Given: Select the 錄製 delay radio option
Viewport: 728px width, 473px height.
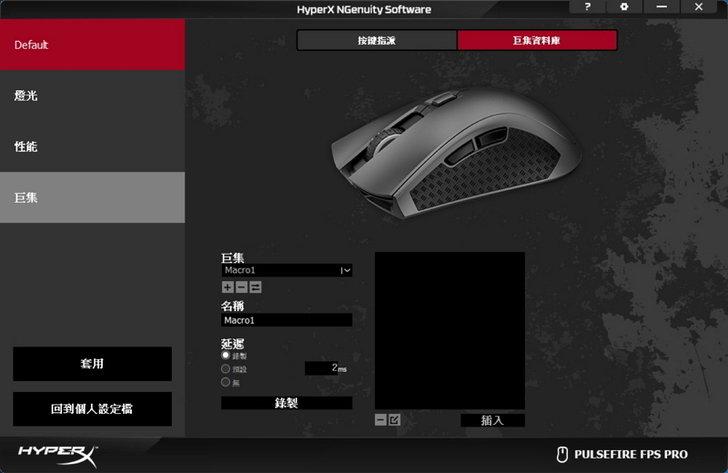Looking at the screenshot, I should click(x=226, y=355).
